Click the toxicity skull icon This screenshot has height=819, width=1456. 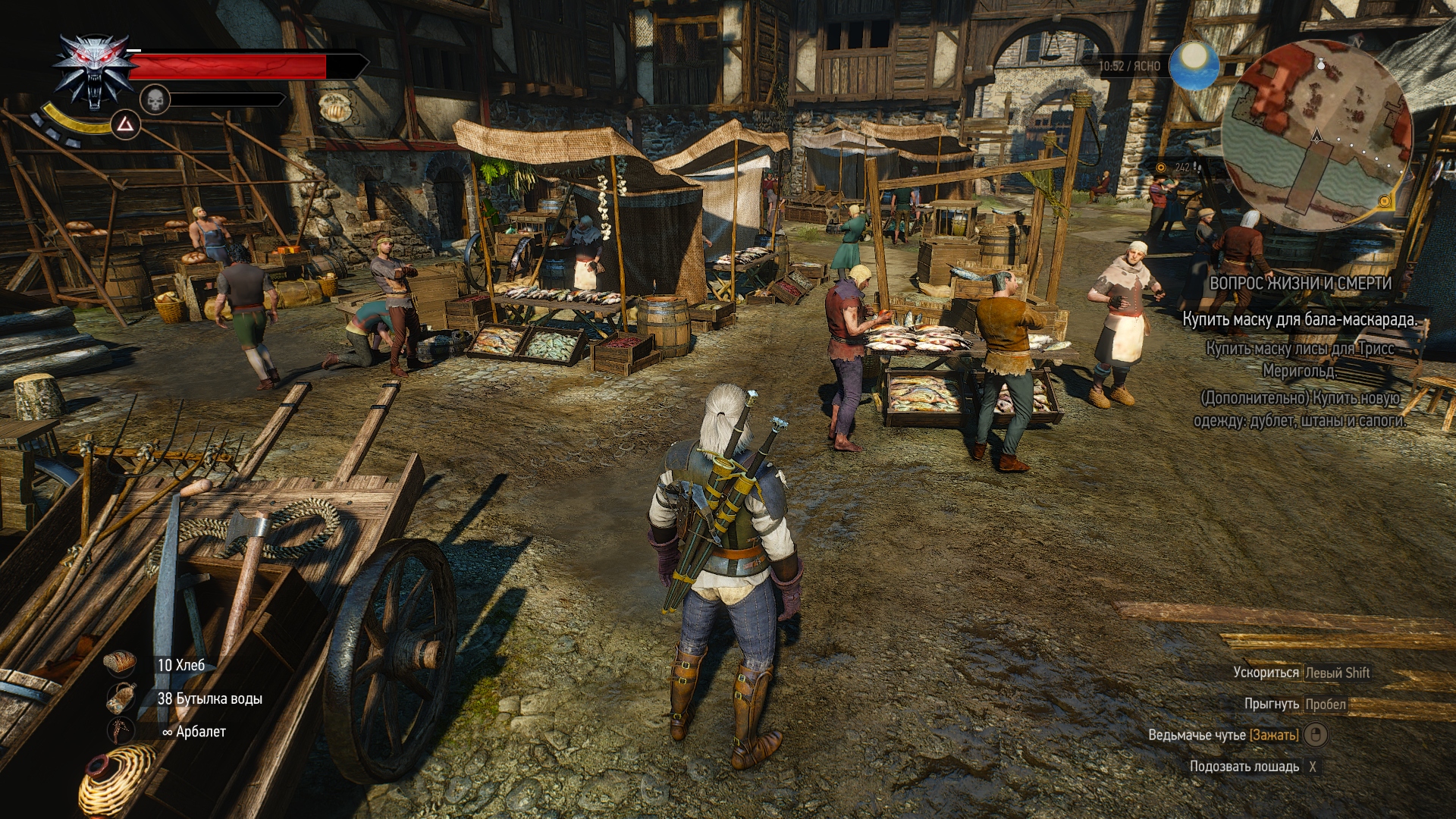pyautogui.click(x=155, y=99)
